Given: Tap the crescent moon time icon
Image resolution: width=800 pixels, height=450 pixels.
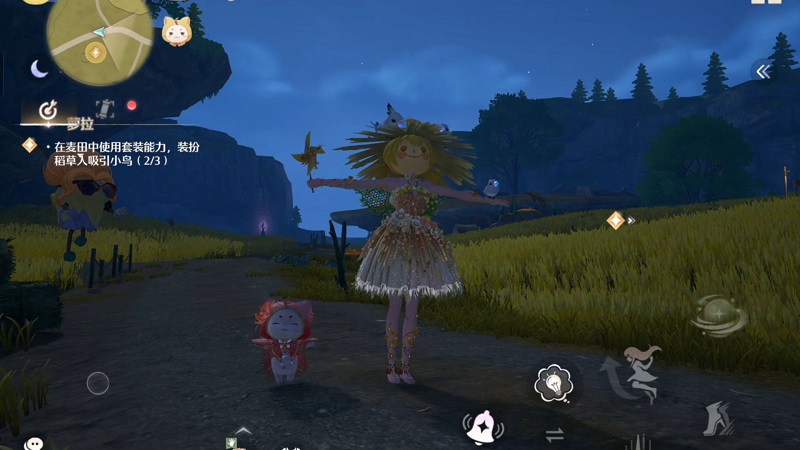Looking at the screenshot, I should pos(39,68).
